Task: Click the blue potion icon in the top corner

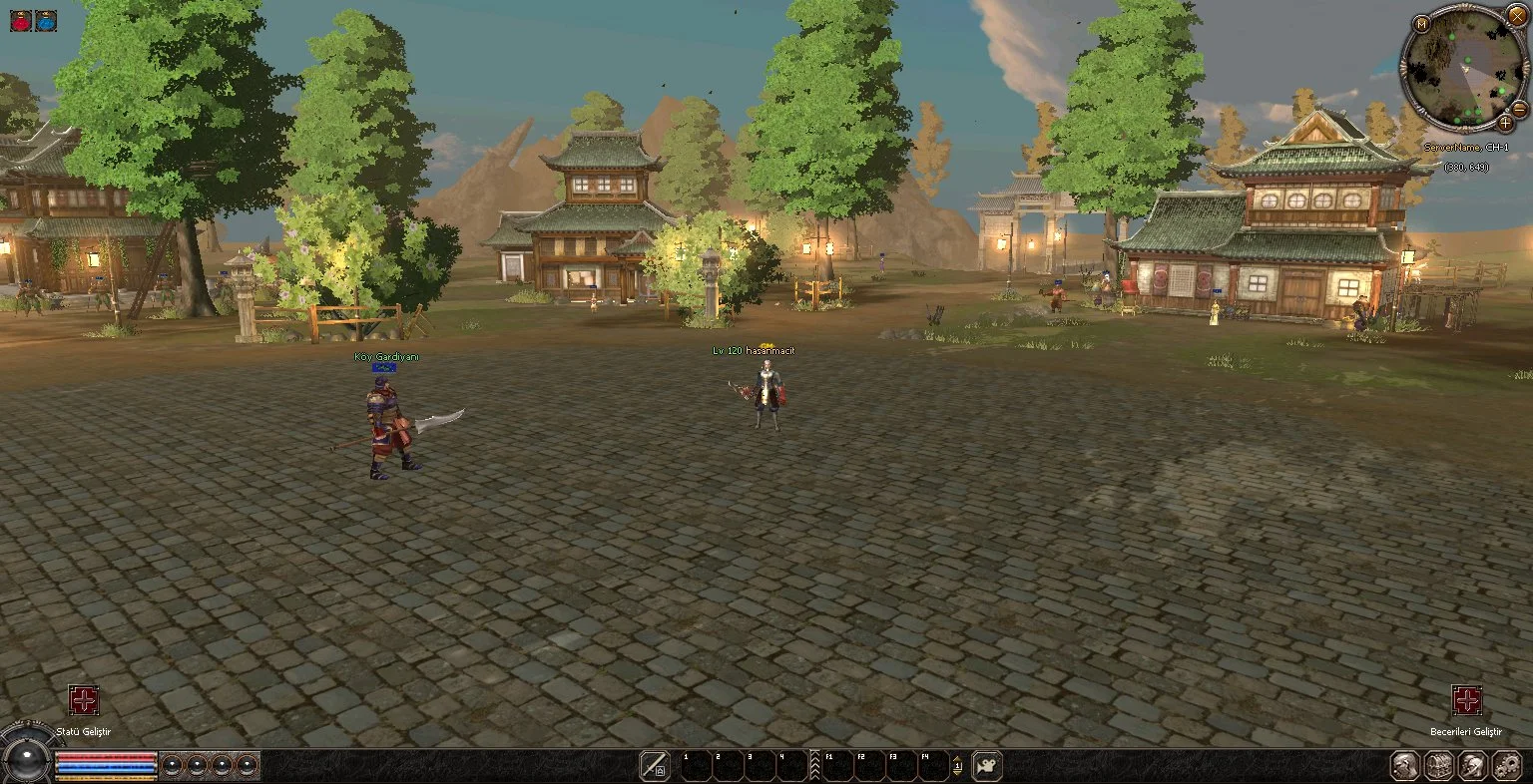Action: (x=46, y=20)
